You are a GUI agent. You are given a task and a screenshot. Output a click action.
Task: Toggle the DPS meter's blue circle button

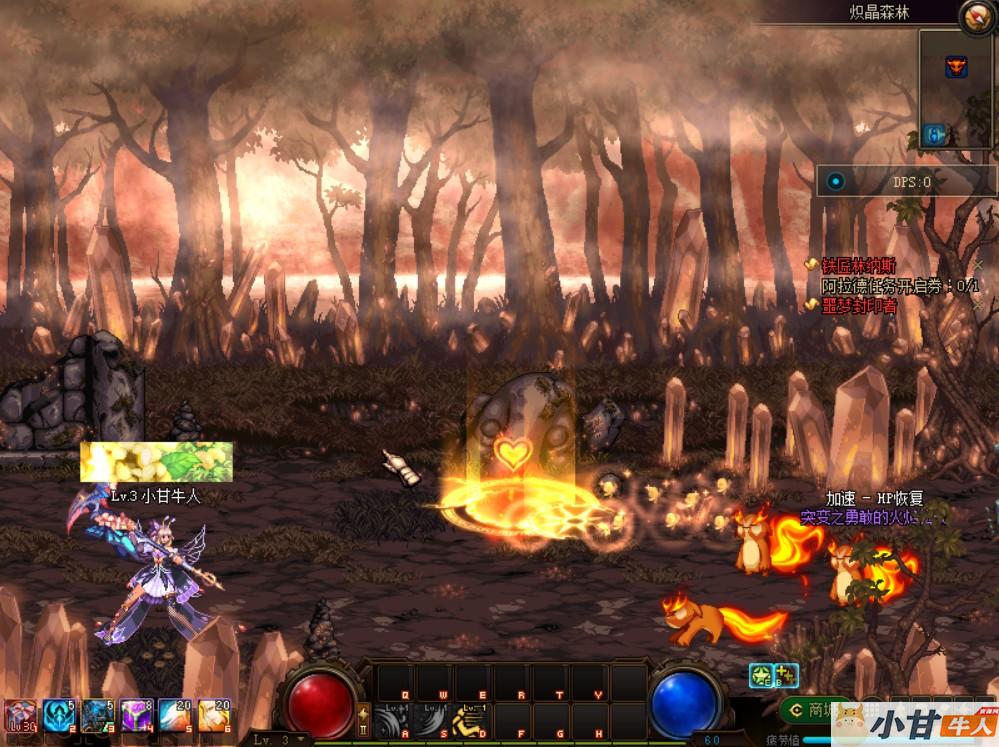coord(836,181)
